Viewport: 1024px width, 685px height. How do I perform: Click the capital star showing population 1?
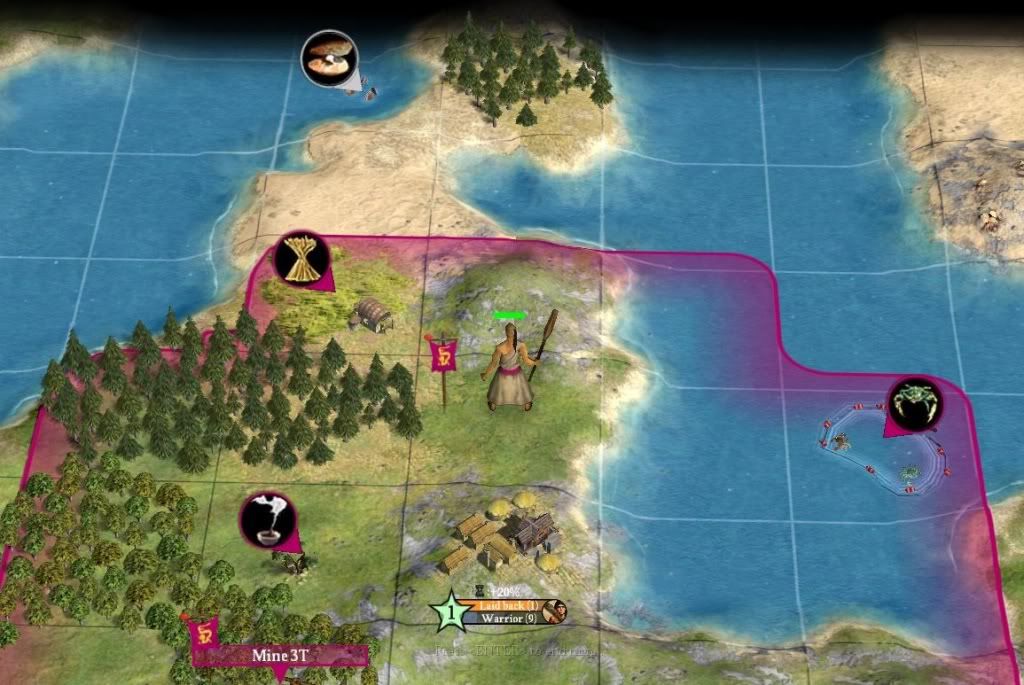pyautogui.click(x=451, y=611)
